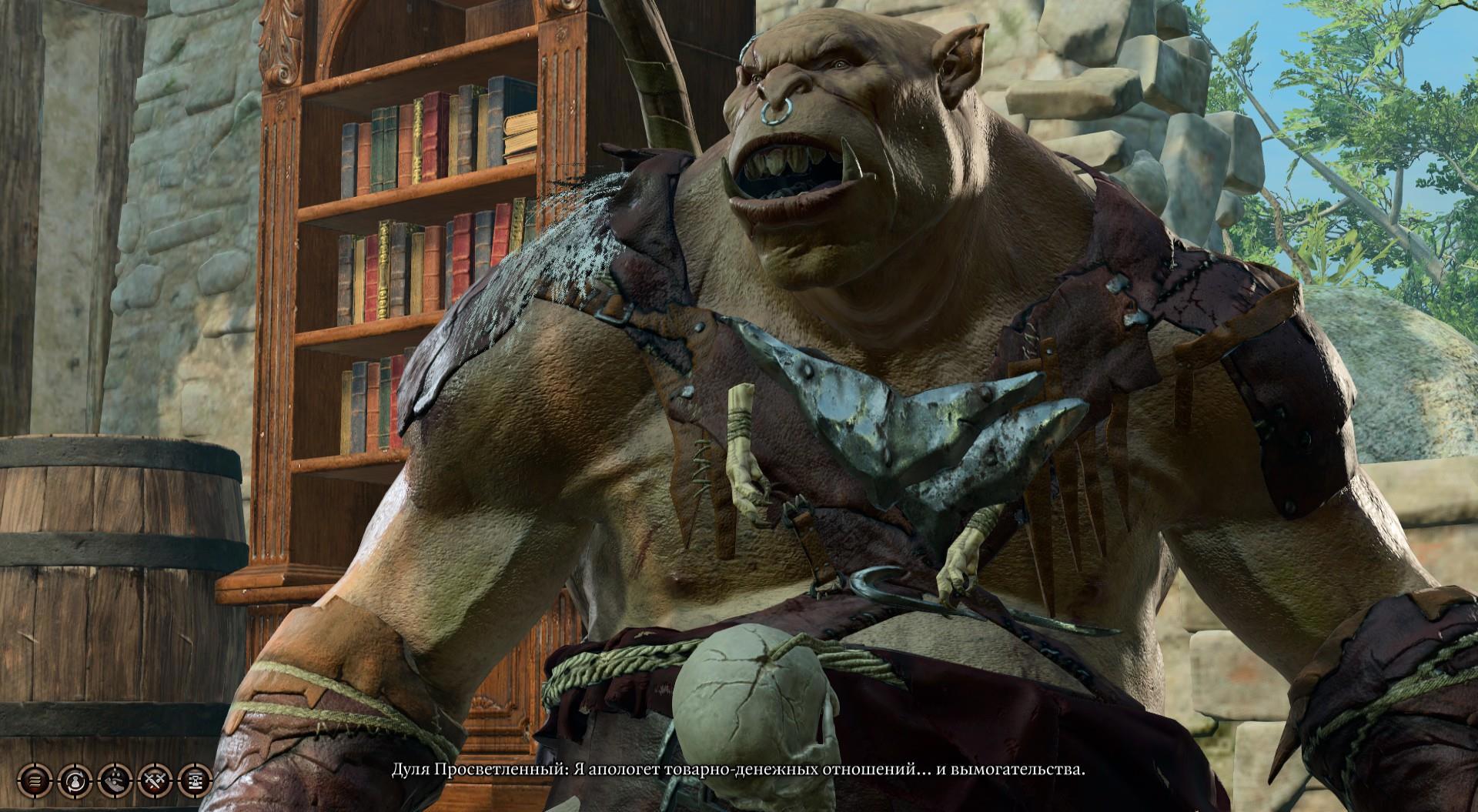Click the swap character icon
The width and height of the screenshot is (1478, 812).
74,782
